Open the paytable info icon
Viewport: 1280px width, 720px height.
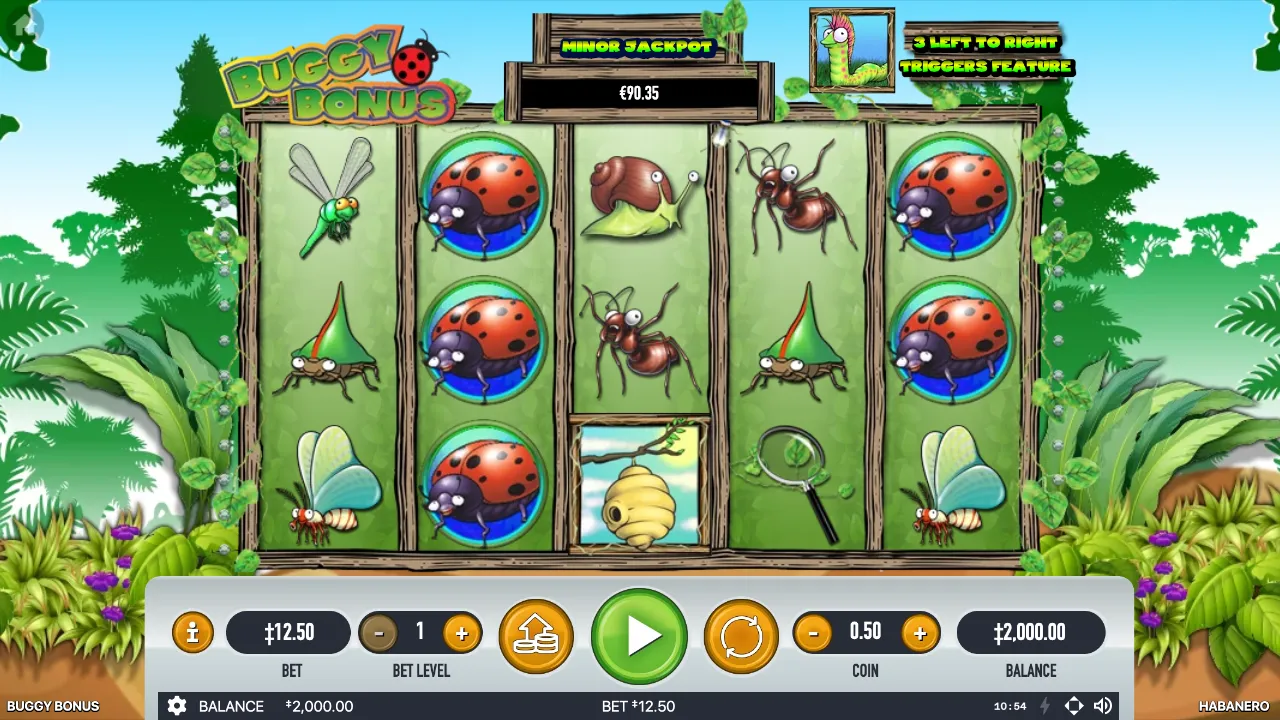point(192,632)
